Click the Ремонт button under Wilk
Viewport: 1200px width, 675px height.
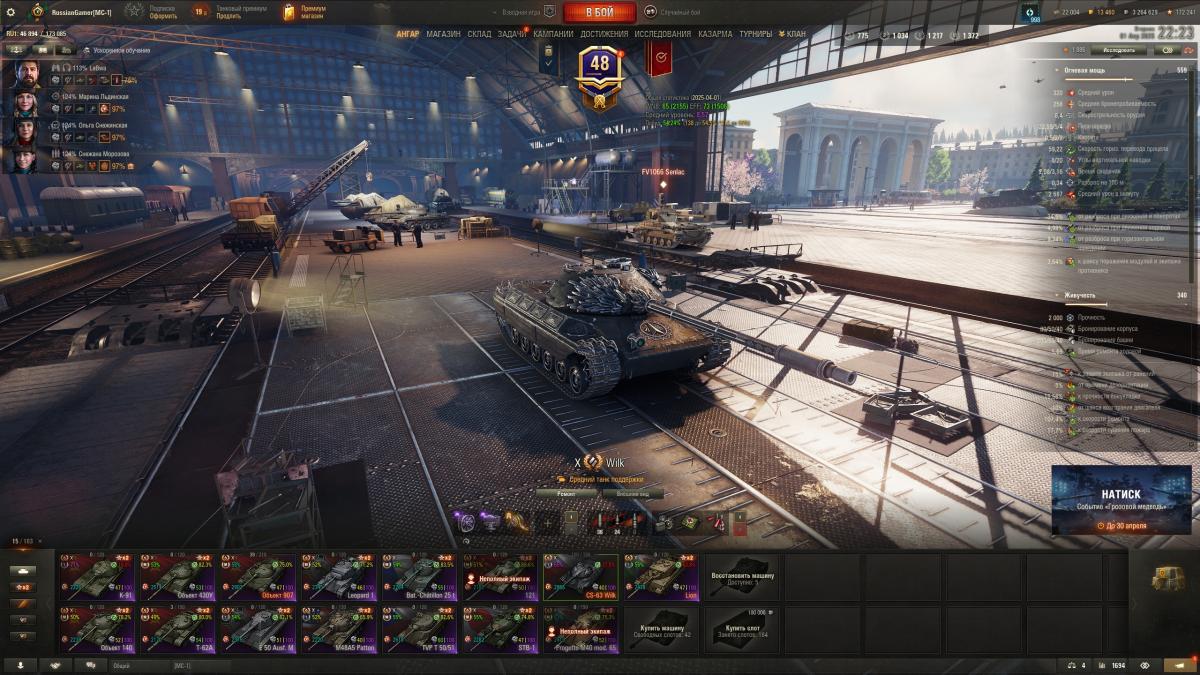tap(566, 493)
